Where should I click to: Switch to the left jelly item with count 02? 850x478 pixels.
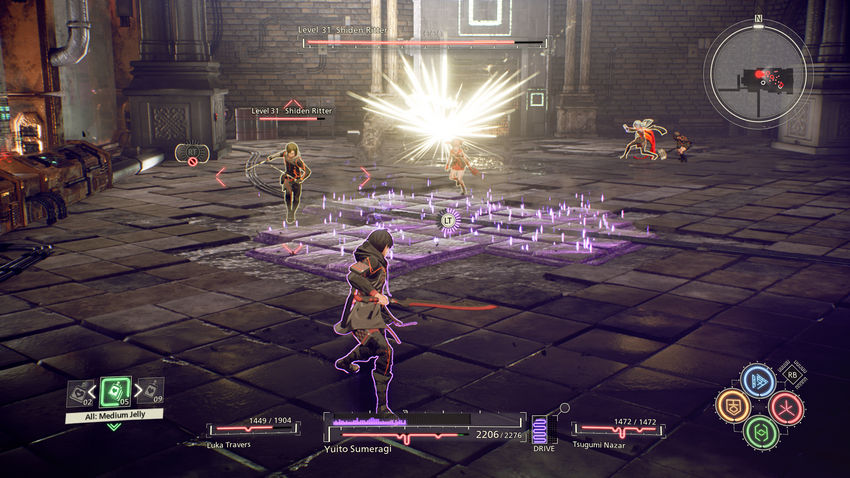pos(80,393)
